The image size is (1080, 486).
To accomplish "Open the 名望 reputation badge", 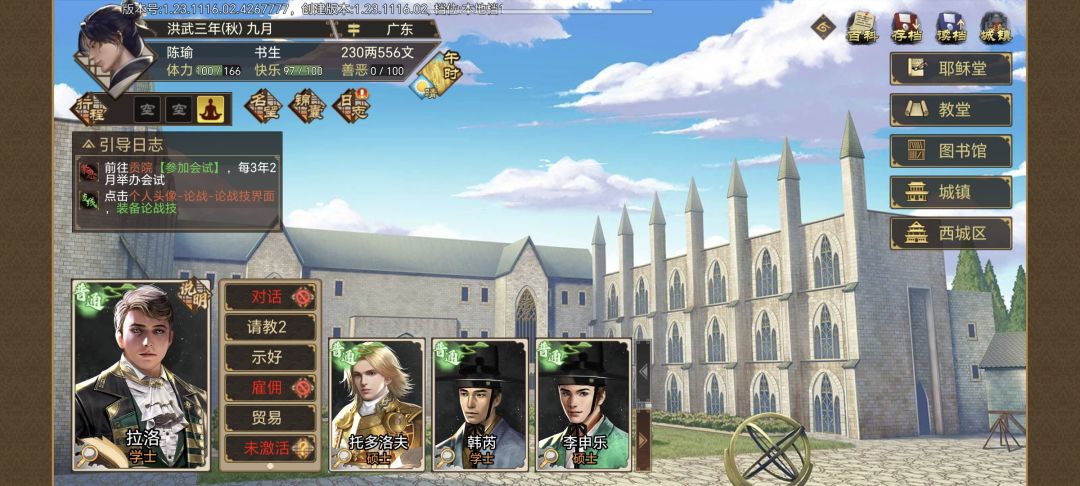I will coord(263,106).
